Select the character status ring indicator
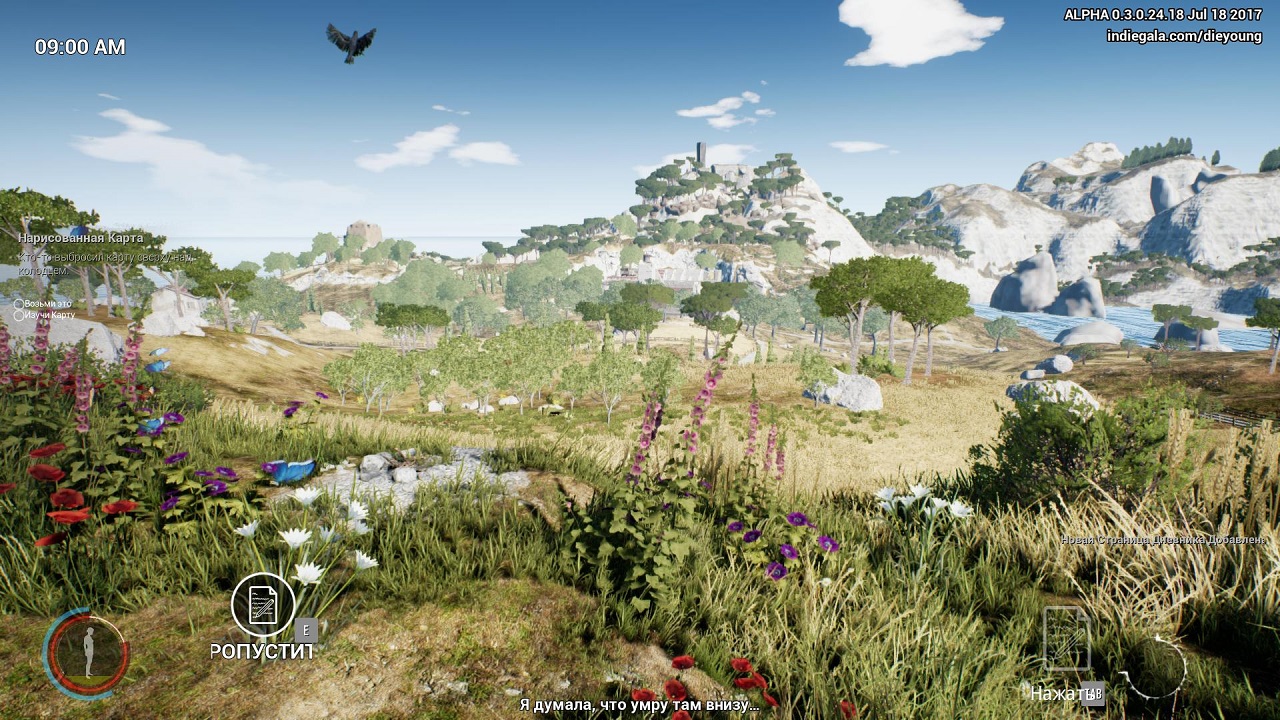 86,653
